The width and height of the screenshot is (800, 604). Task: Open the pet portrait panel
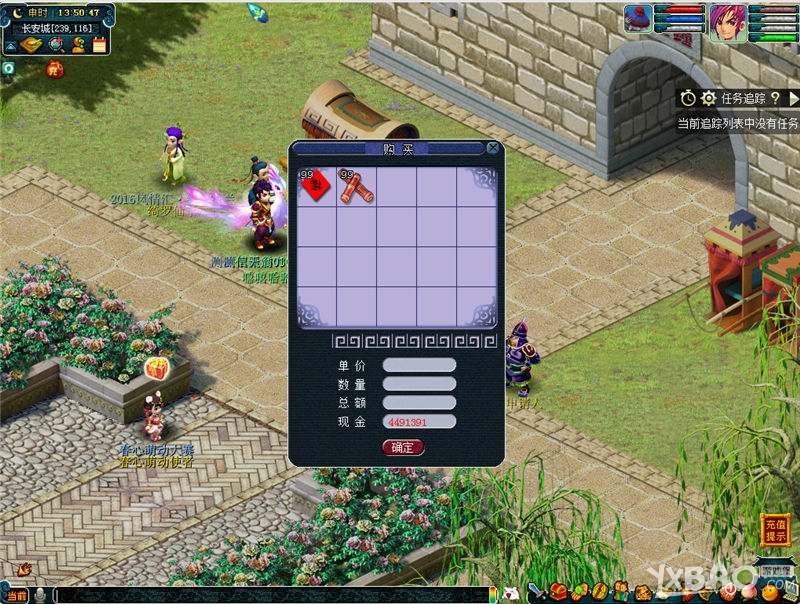tap(639, 18)
